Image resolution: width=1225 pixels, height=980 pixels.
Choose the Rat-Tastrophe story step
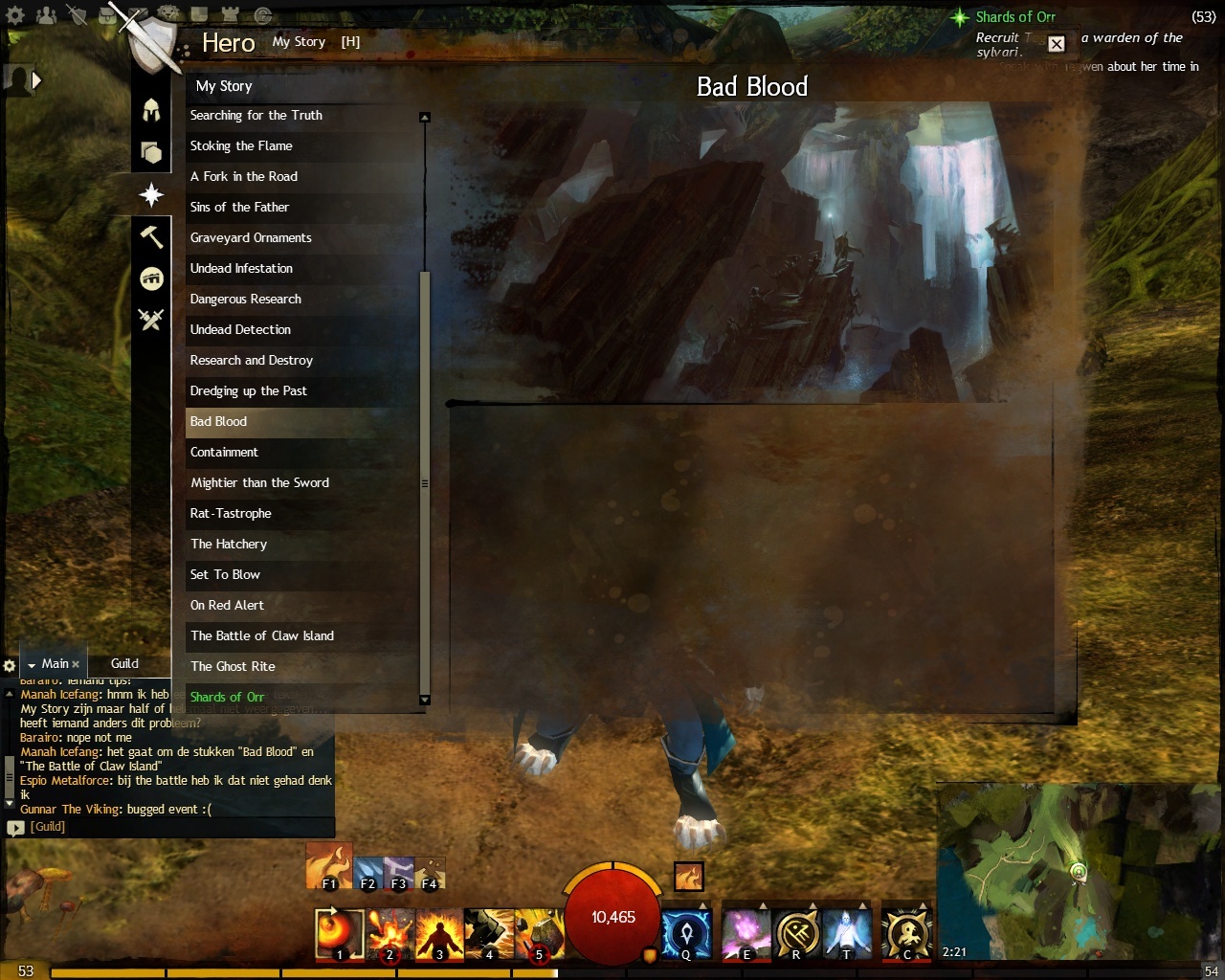point(231,514)
